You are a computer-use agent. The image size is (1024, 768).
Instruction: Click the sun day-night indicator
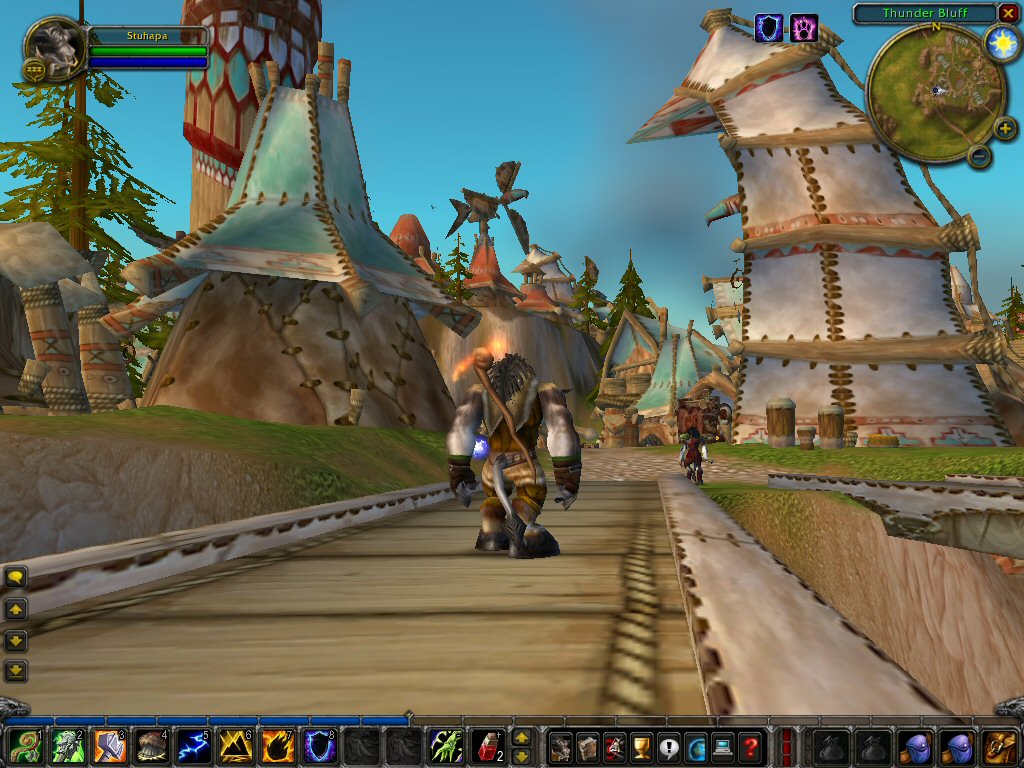coord(1001,43)
